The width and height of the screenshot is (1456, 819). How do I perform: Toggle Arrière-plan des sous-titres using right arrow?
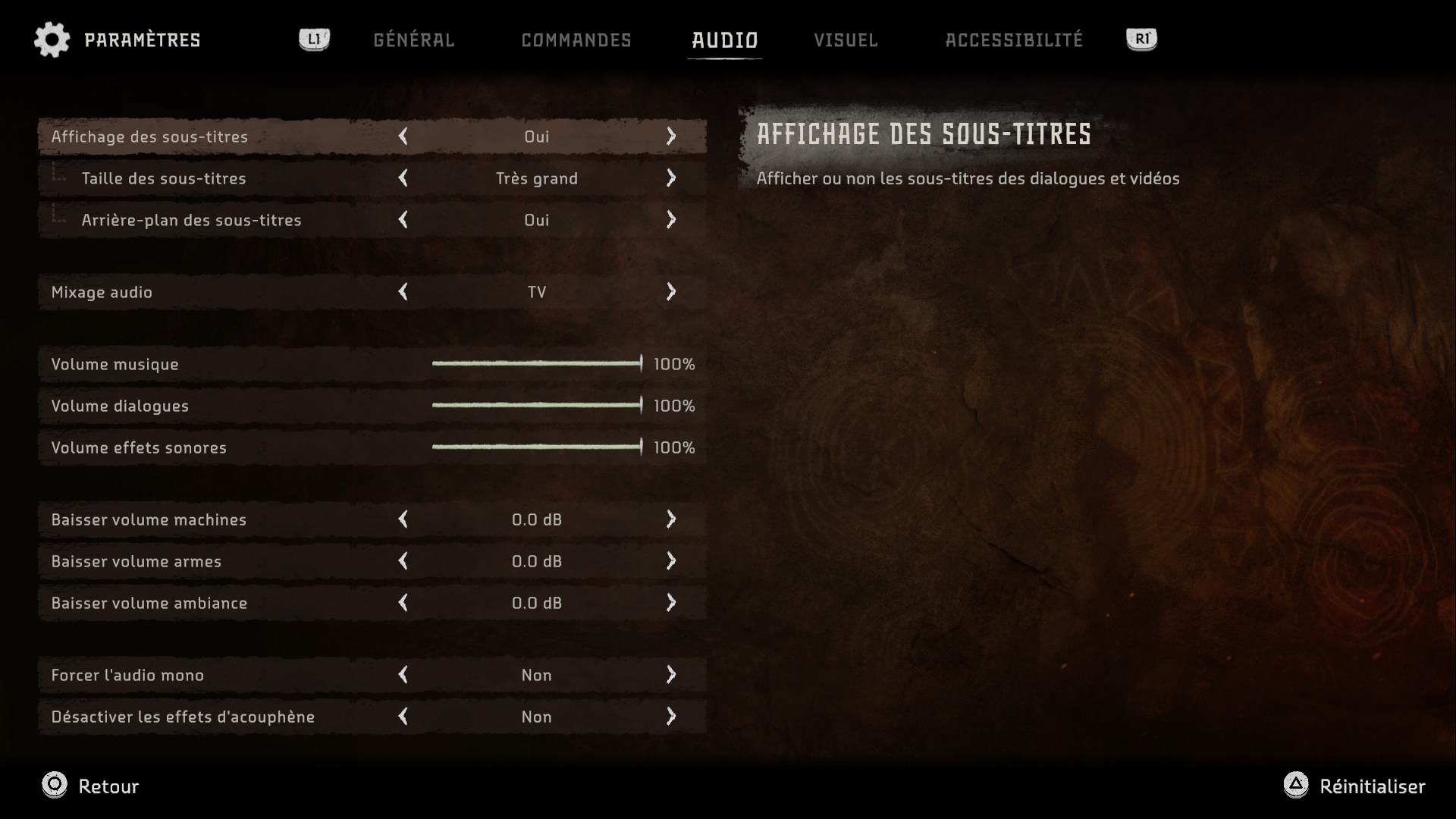(671, 220)
